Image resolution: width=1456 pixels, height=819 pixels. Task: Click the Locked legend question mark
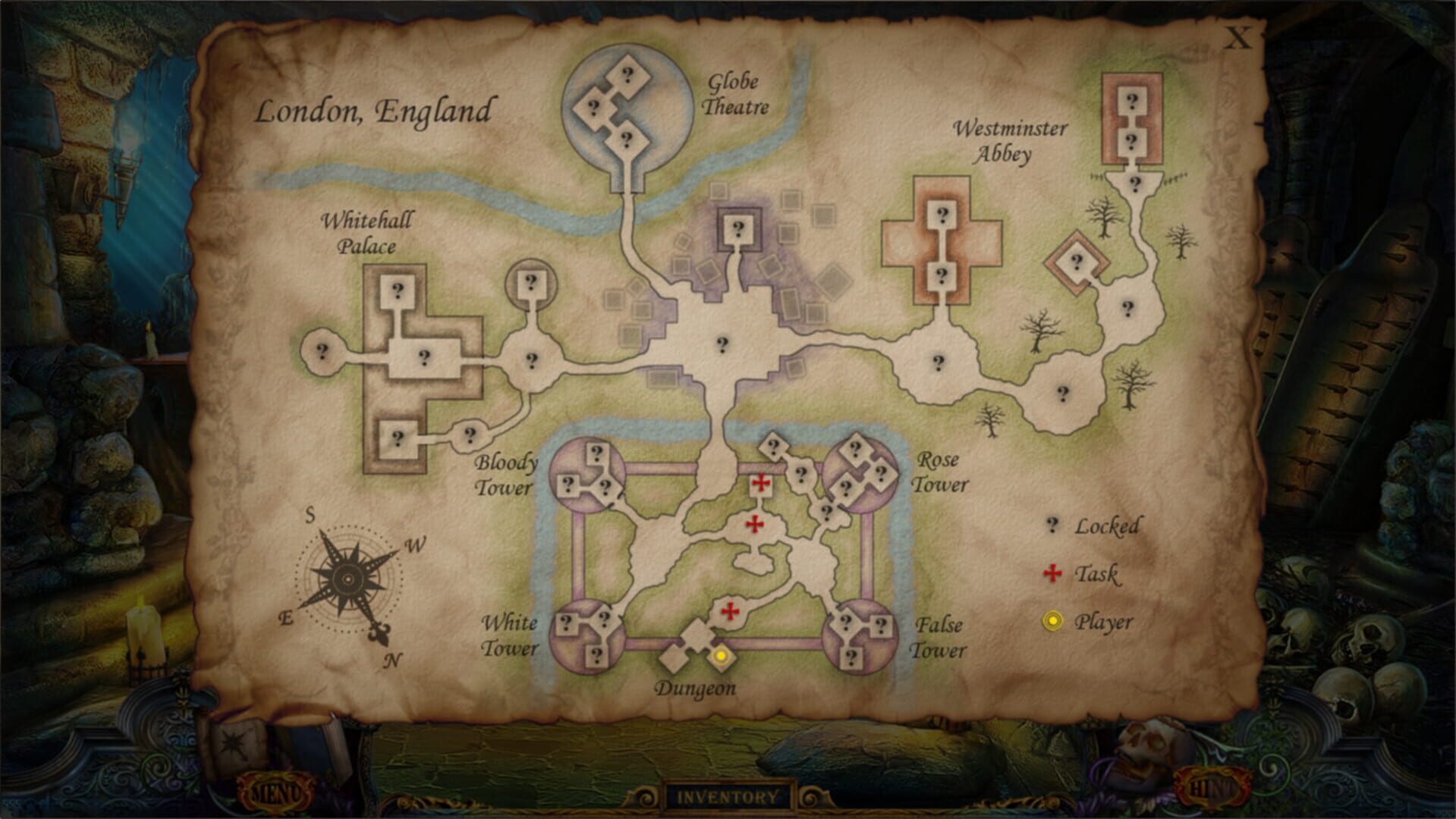[x=1052, y=525]
